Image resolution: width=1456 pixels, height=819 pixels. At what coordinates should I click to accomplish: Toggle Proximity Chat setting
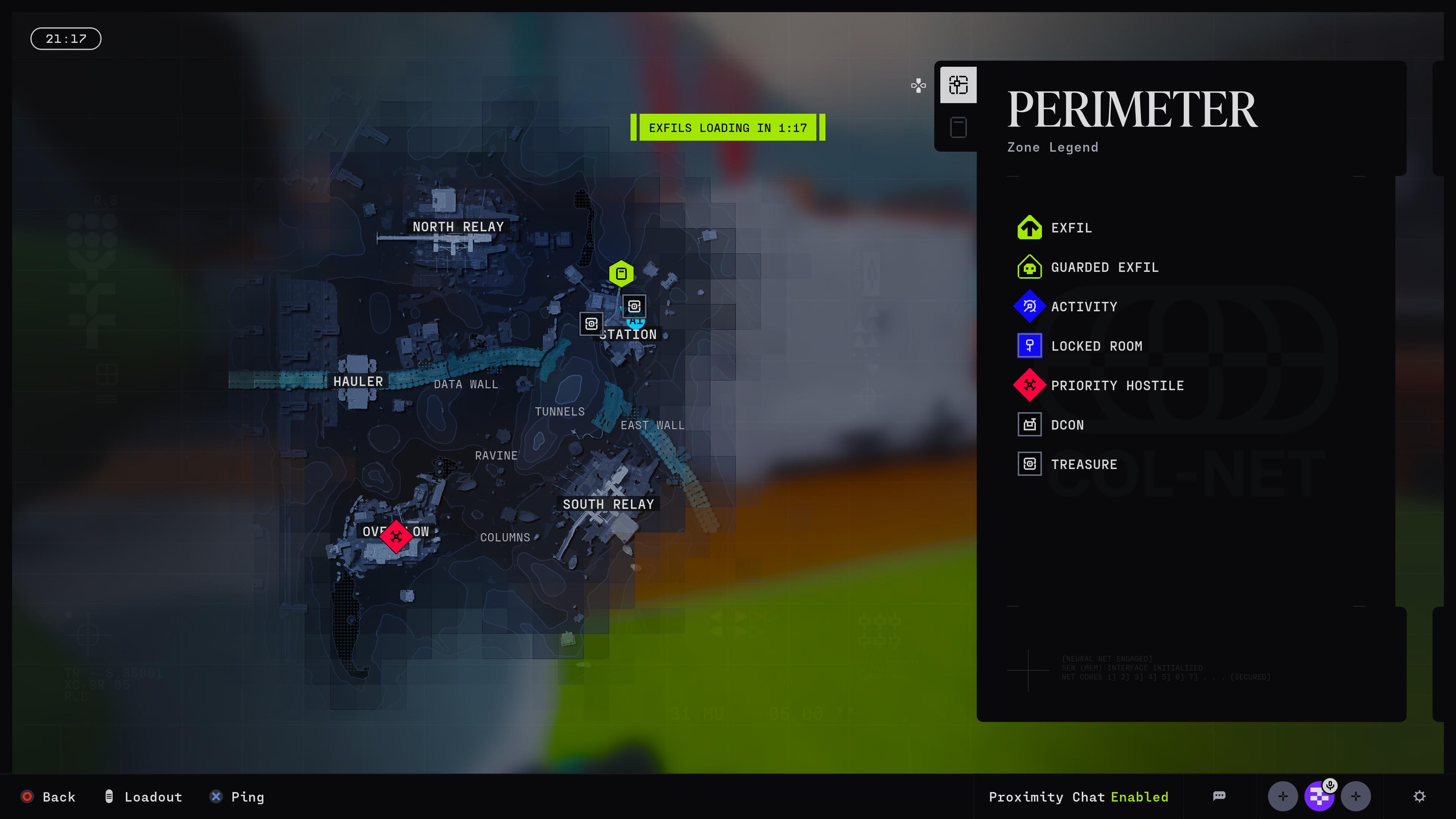coord(1078,797)
